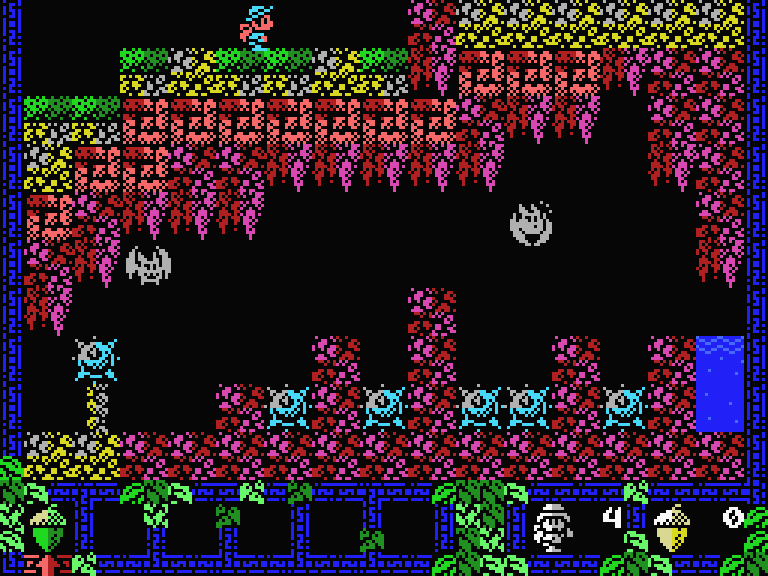
Task: Click the yellow acorn collectible icon
Action: click(x=673, y=527)
